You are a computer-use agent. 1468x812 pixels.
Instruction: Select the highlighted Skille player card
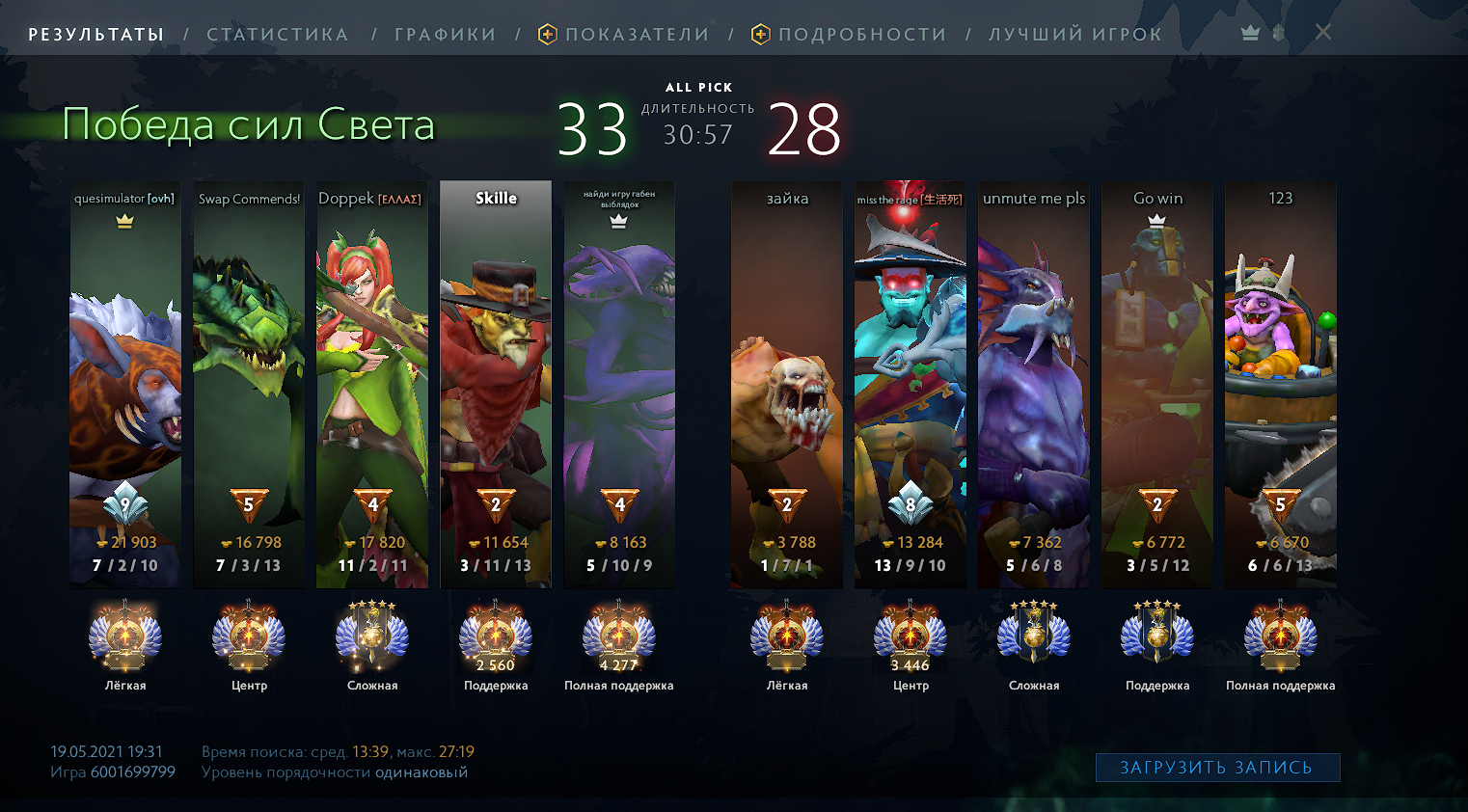pyautogui.click(x=496, y=384)
